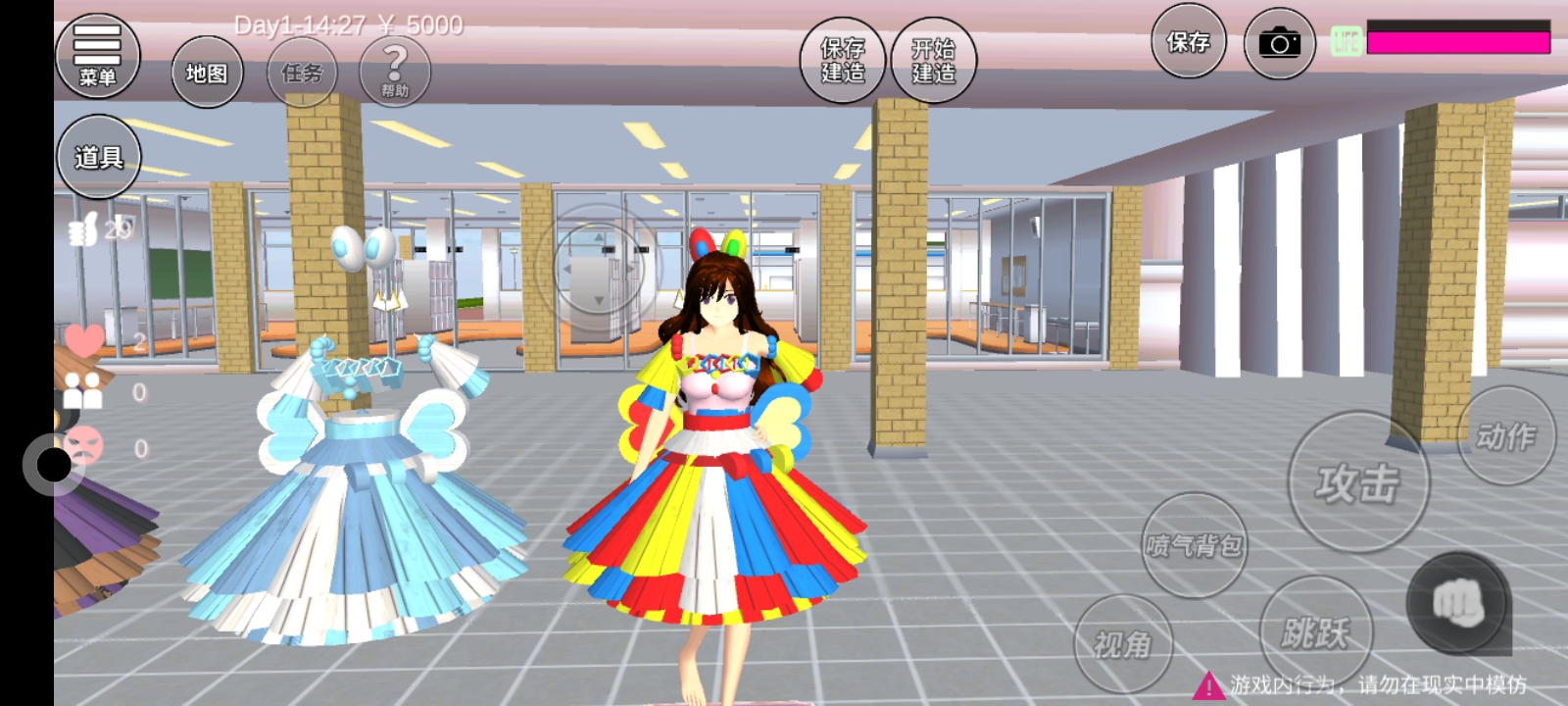The width and height of the screenshot is (1568, 706).
Task: Tap the fist punch icon
Action: (1458, 603)
